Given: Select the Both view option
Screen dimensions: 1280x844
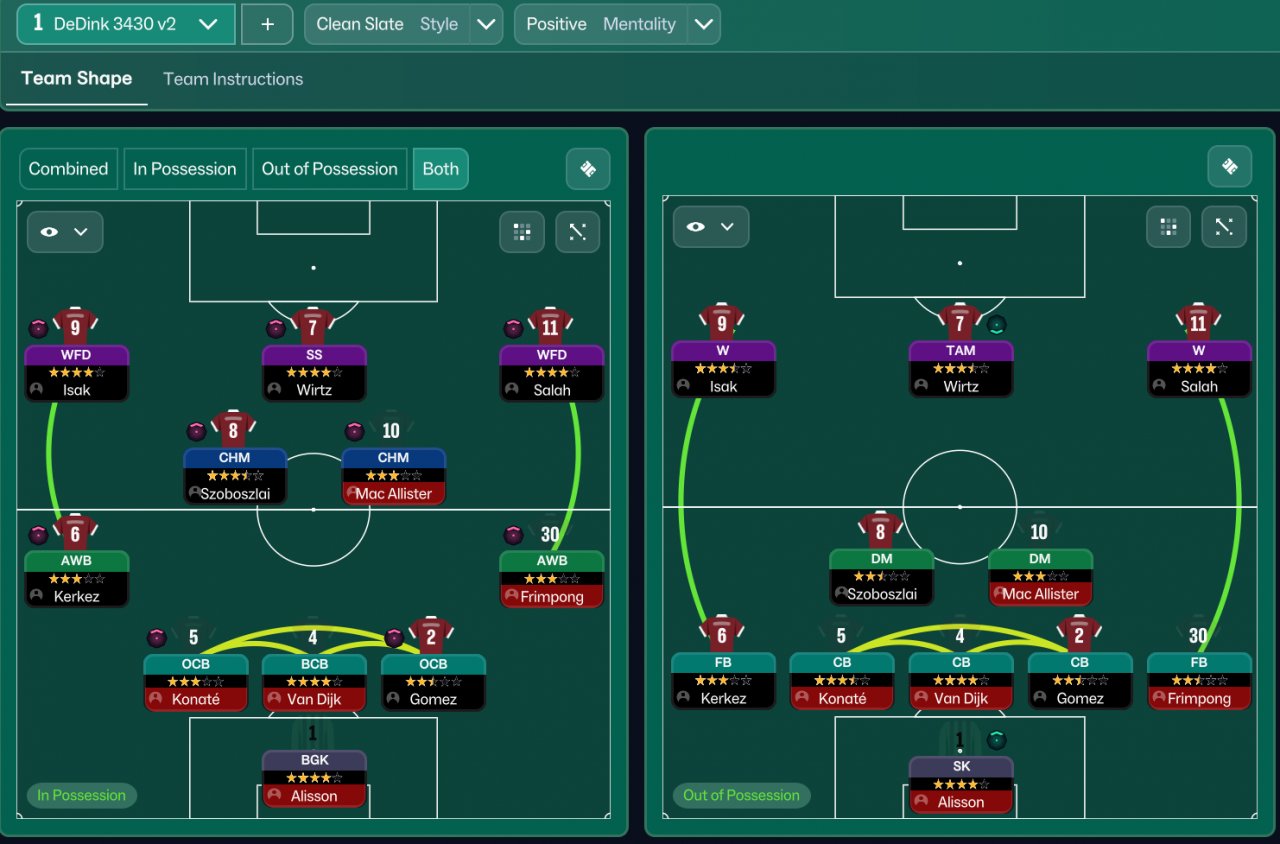Looking at the screenshot, I should tap(440, 169).
